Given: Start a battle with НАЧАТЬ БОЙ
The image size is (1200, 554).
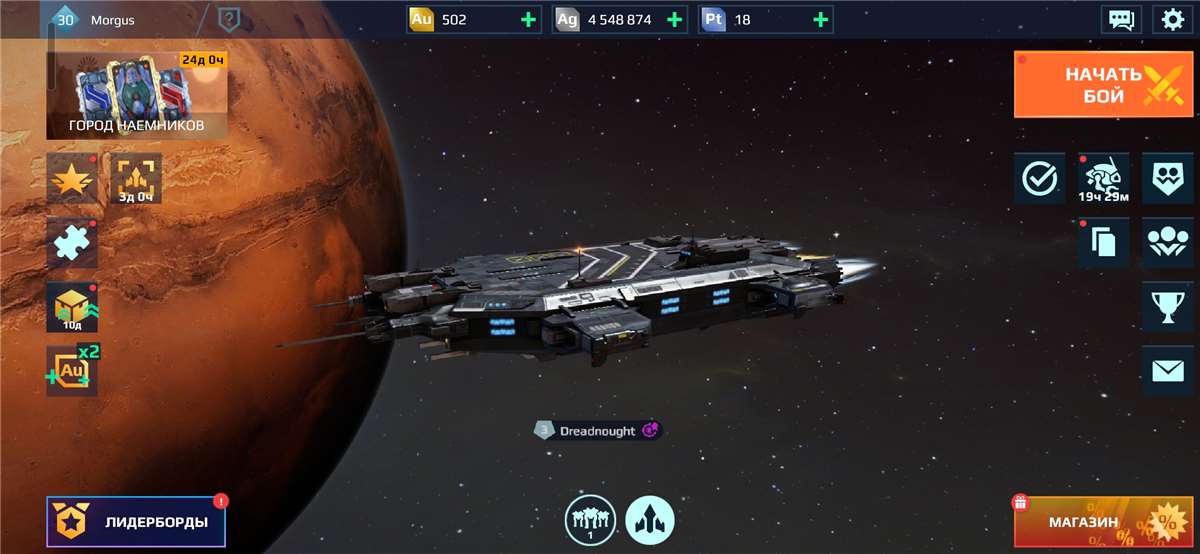Looking at the screenshot, I should point(1105,85).
